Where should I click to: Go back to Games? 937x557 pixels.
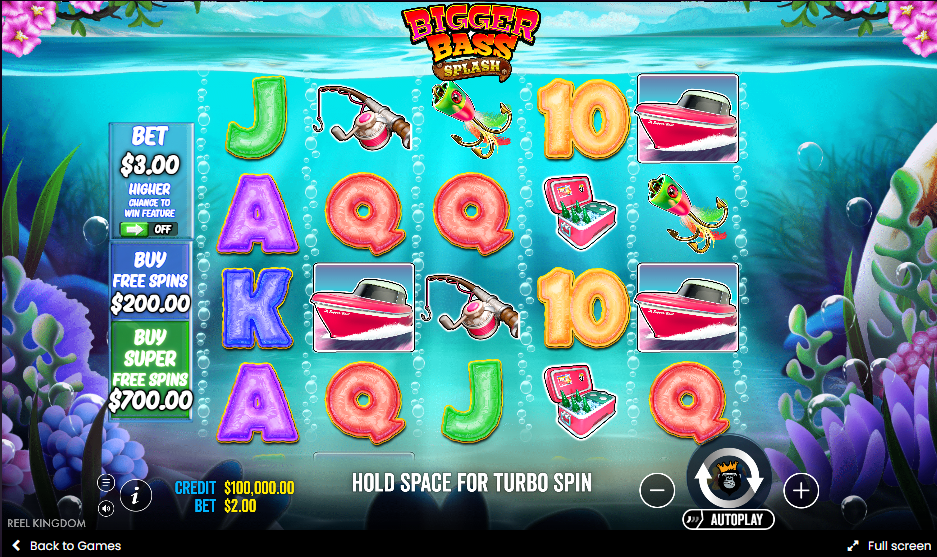[x=66, y=546]
